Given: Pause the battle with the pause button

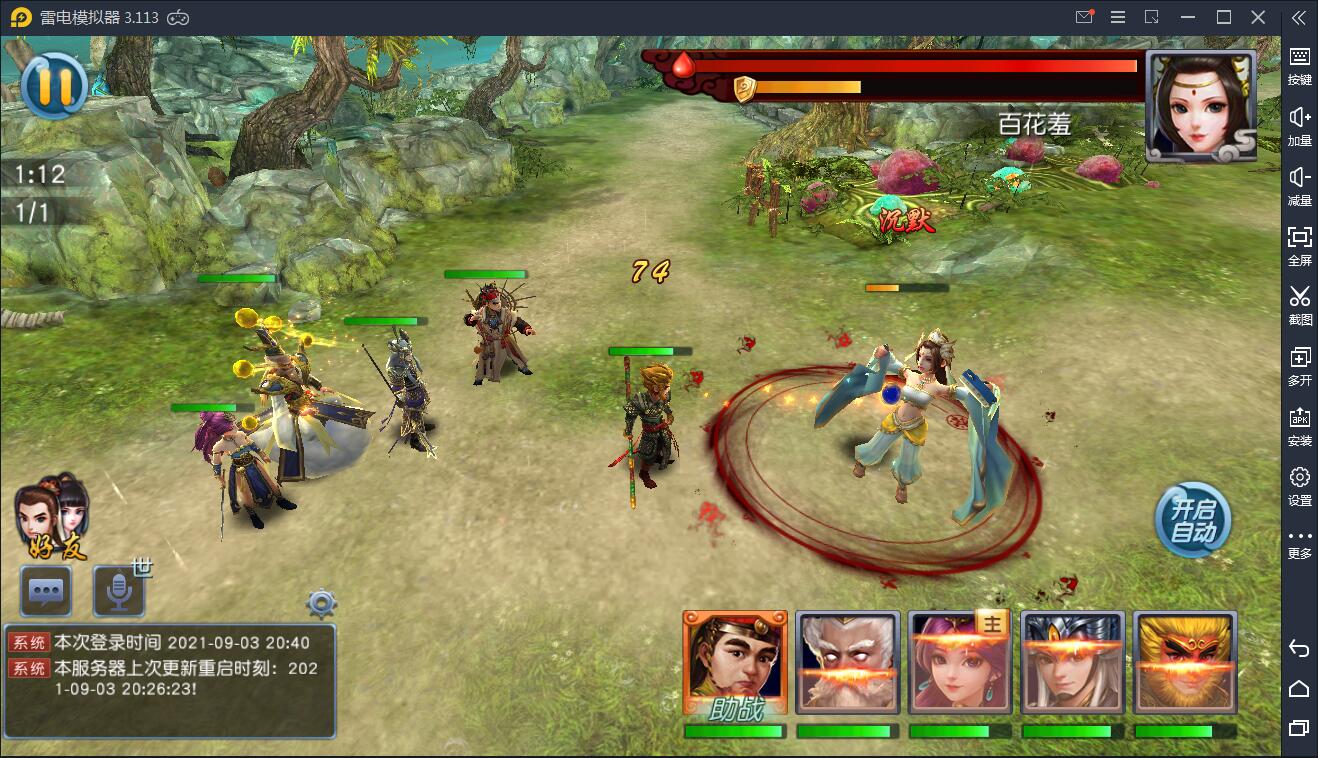Looking at the screenshot, I should click(54, 86).
